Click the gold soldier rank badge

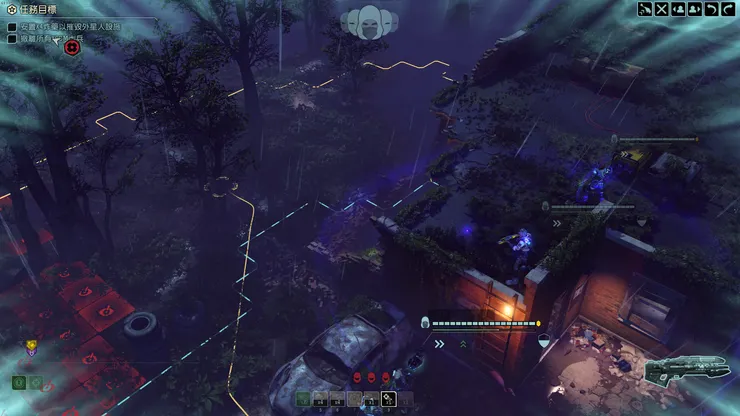click(x=31, y=348)
